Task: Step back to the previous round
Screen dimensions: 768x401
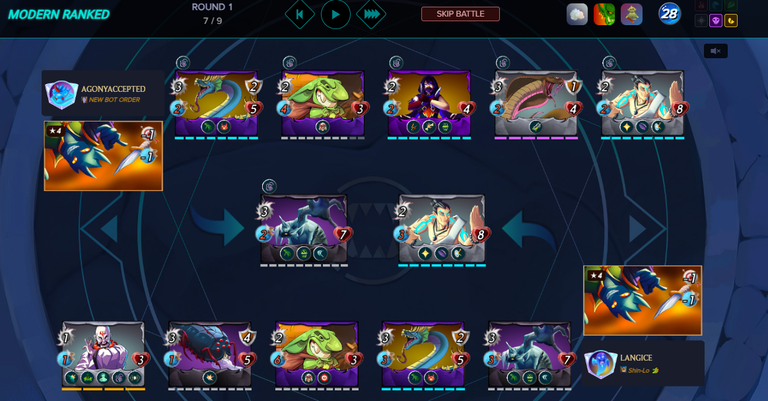Action: [299, 14]
